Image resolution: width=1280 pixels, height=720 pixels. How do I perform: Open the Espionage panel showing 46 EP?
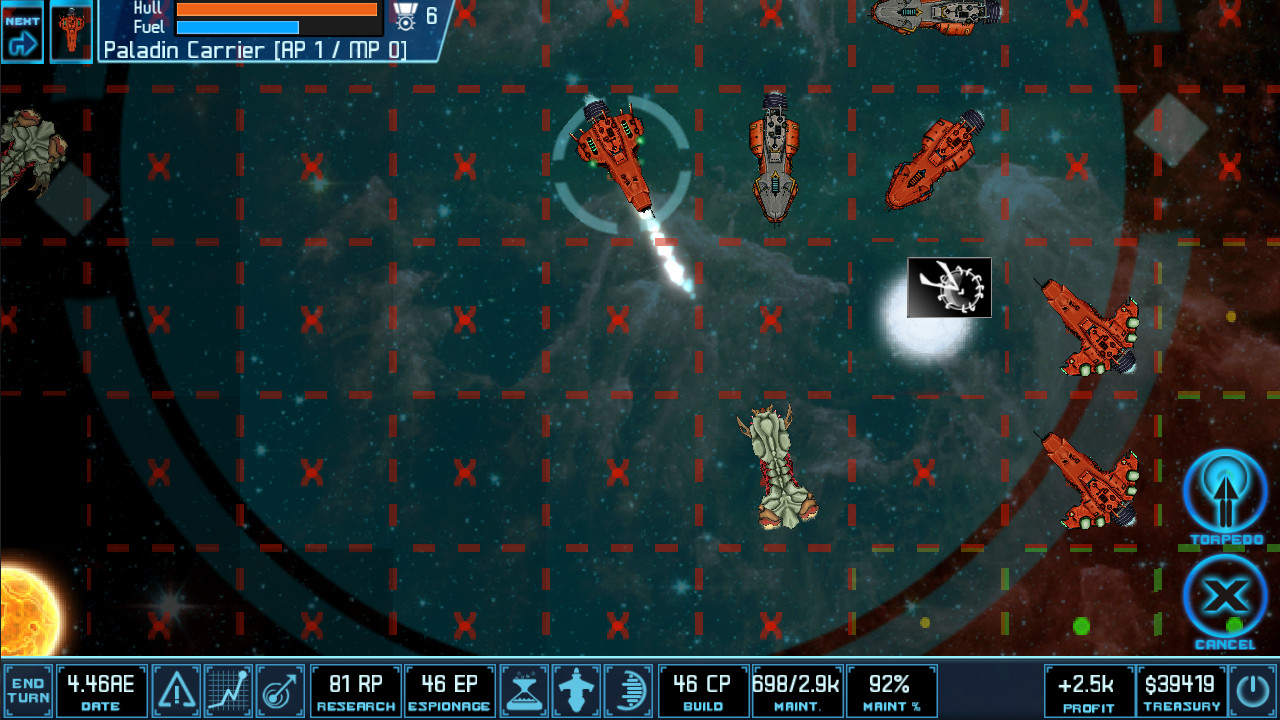pyautogui.click(x=449, y=689)
